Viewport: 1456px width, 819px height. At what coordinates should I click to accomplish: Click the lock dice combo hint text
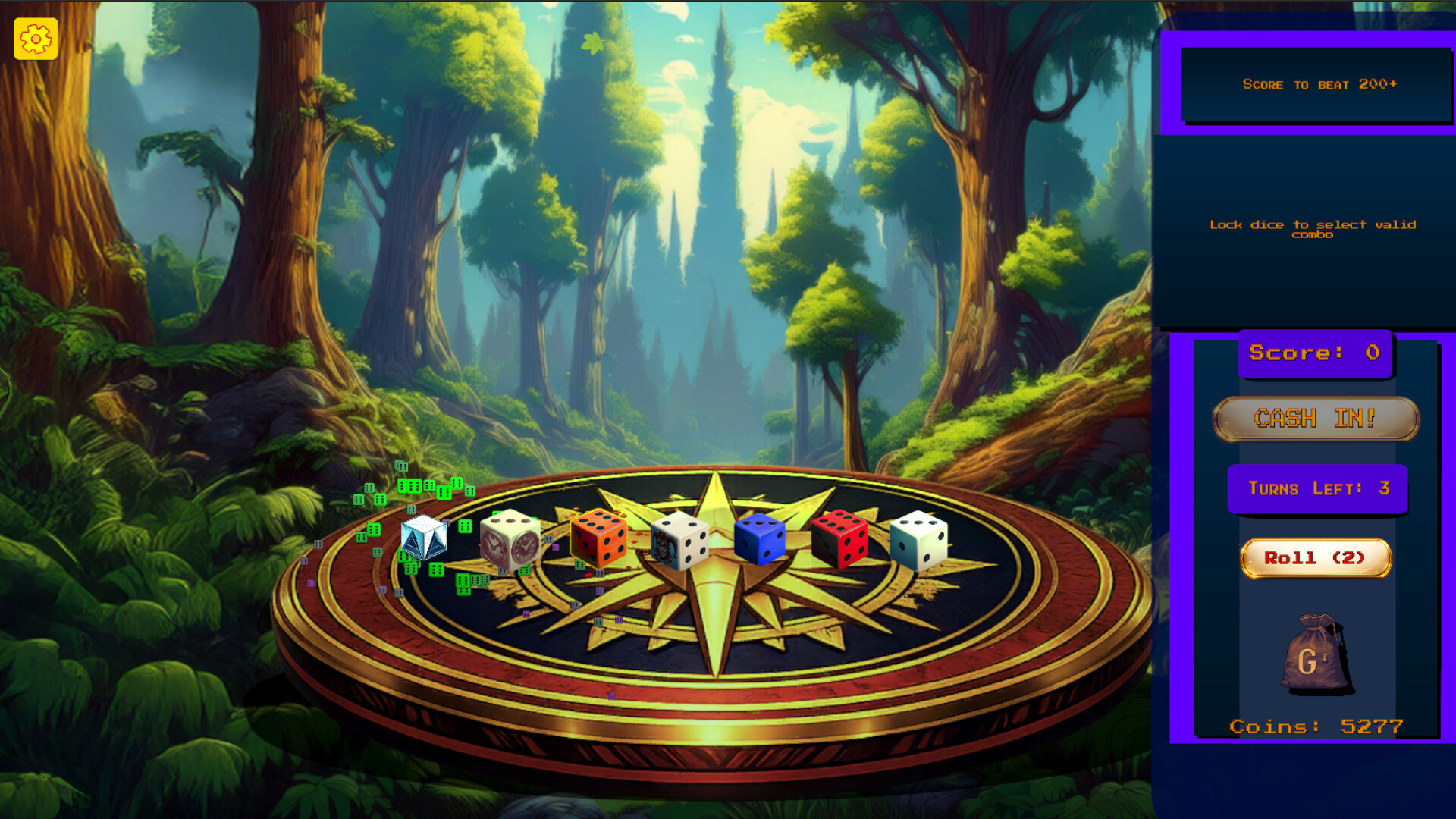click(1314, 230)
